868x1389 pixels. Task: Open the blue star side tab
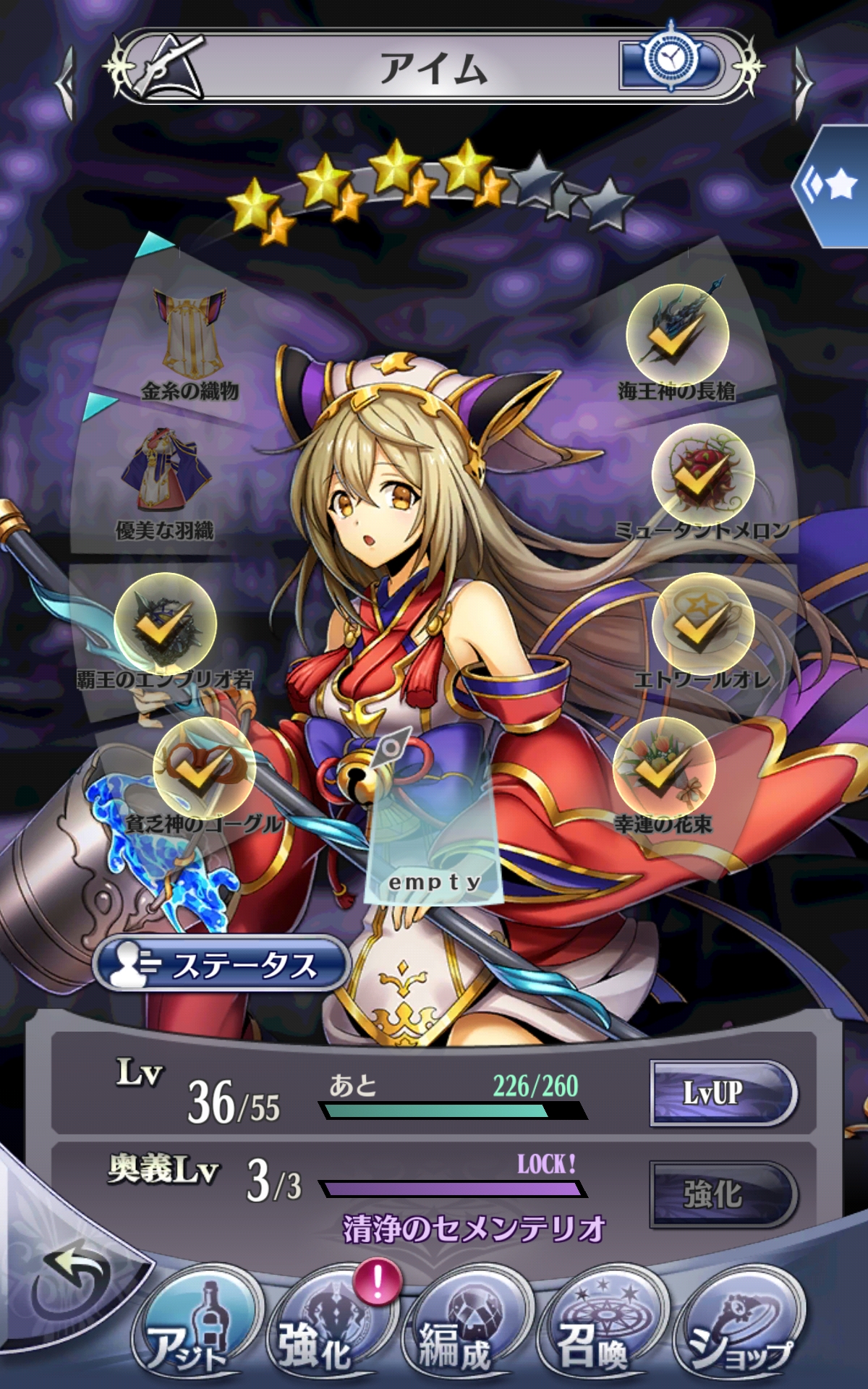[835, 186]
